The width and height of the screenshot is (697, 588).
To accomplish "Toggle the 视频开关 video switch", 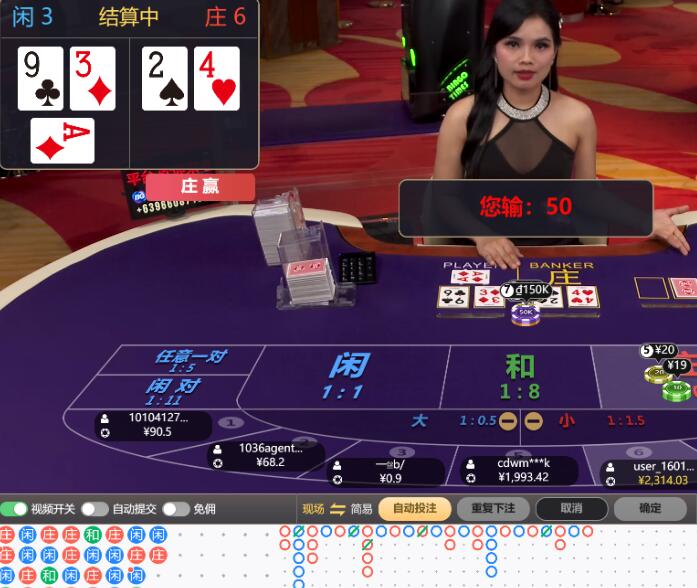I will [x=15, y=509].
